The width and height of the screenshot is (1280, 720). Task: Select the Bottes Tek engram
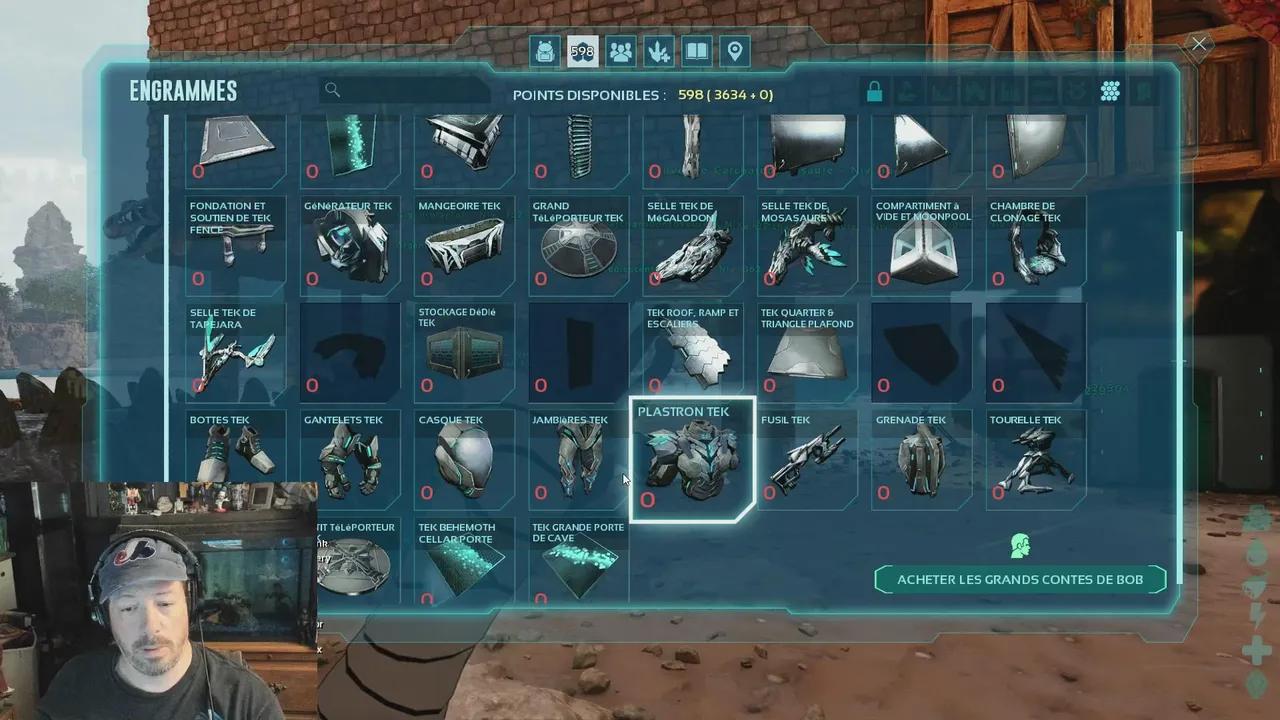click(236, 458)
